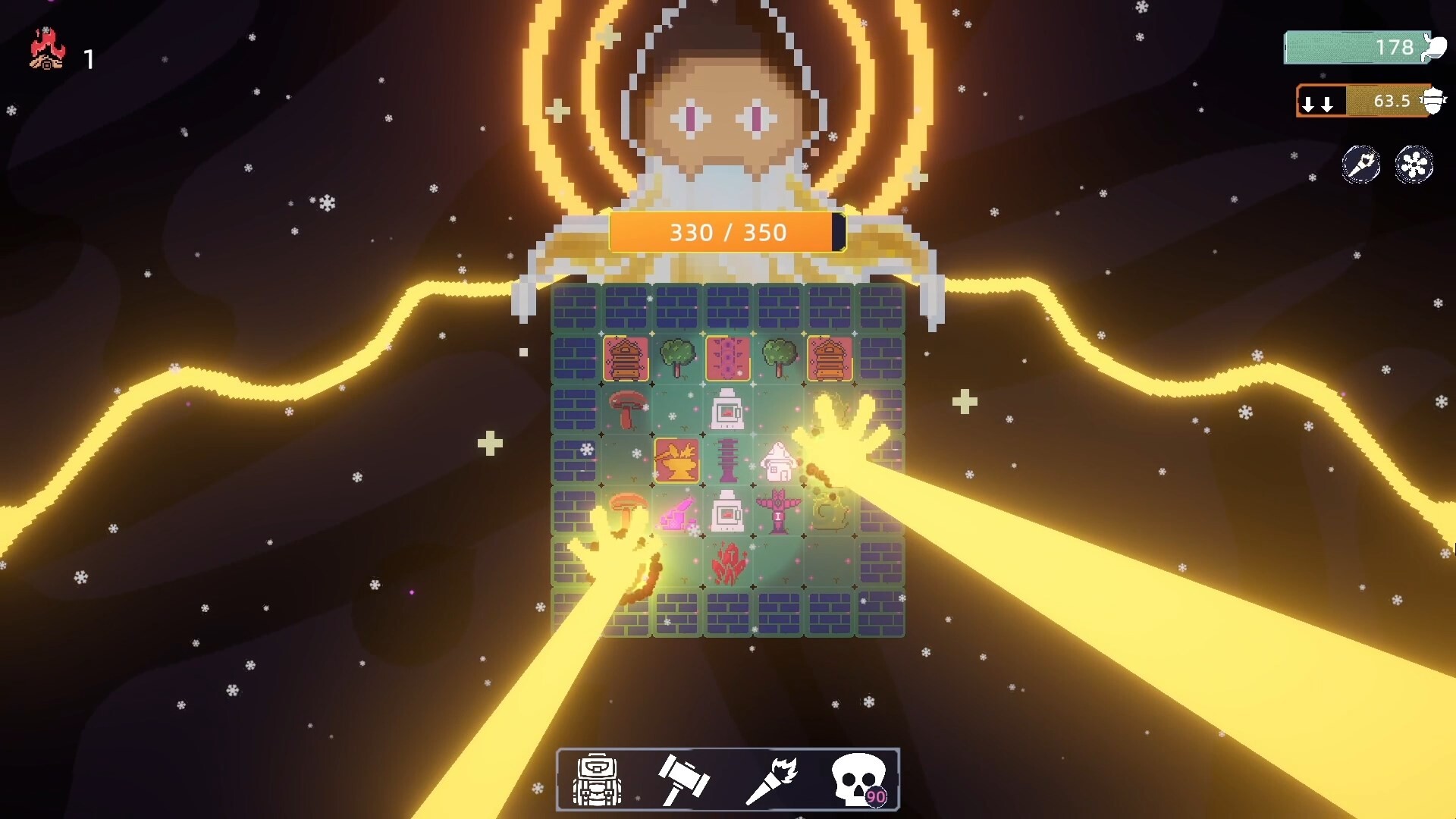This screenshot has height=819, width=1456.
Task: Select the hammer build tool
Action: tap(682, 777)
